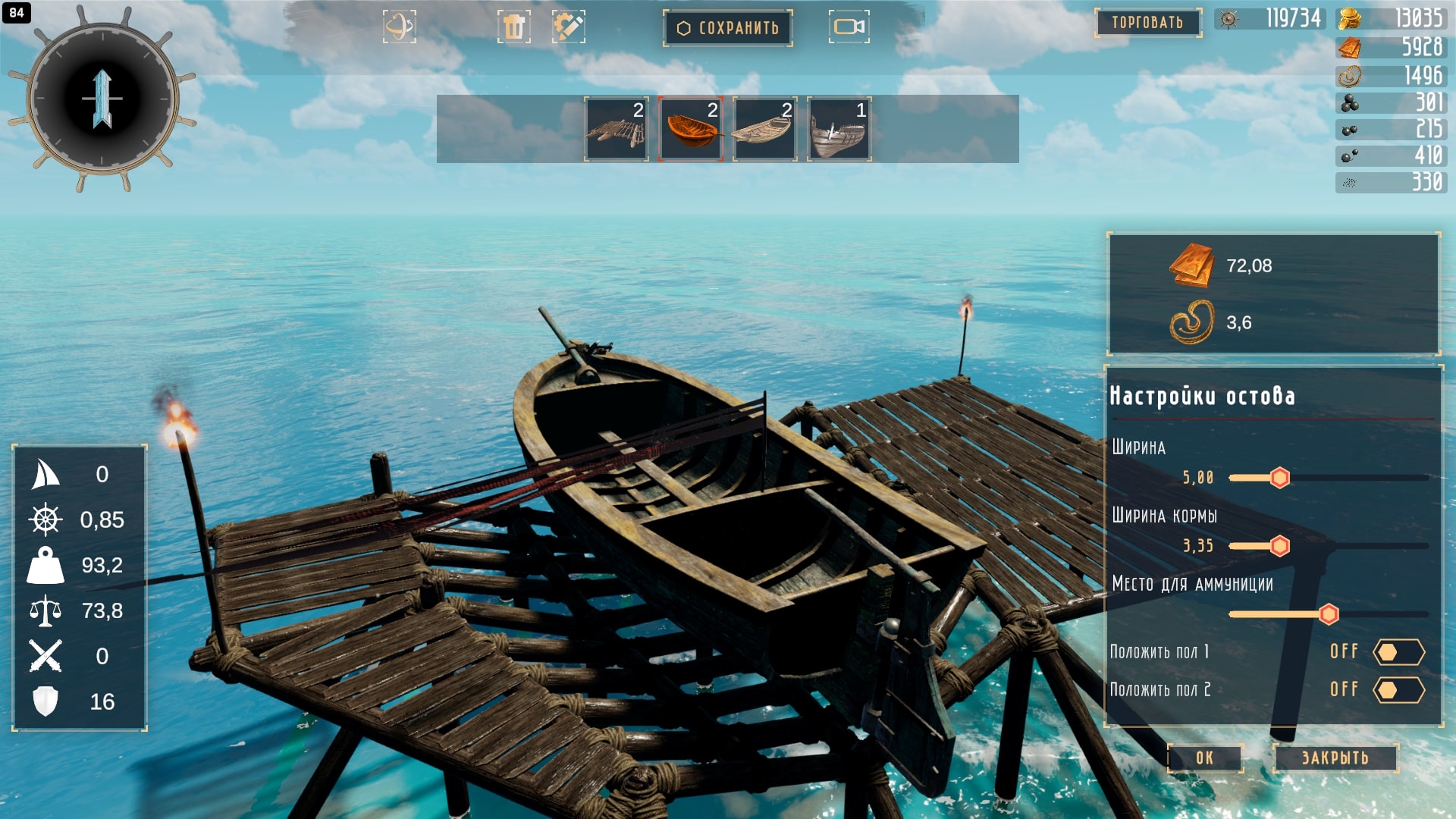Select the wooden raft hull slot
This screenshot has height=819, width=1456.
616,130
